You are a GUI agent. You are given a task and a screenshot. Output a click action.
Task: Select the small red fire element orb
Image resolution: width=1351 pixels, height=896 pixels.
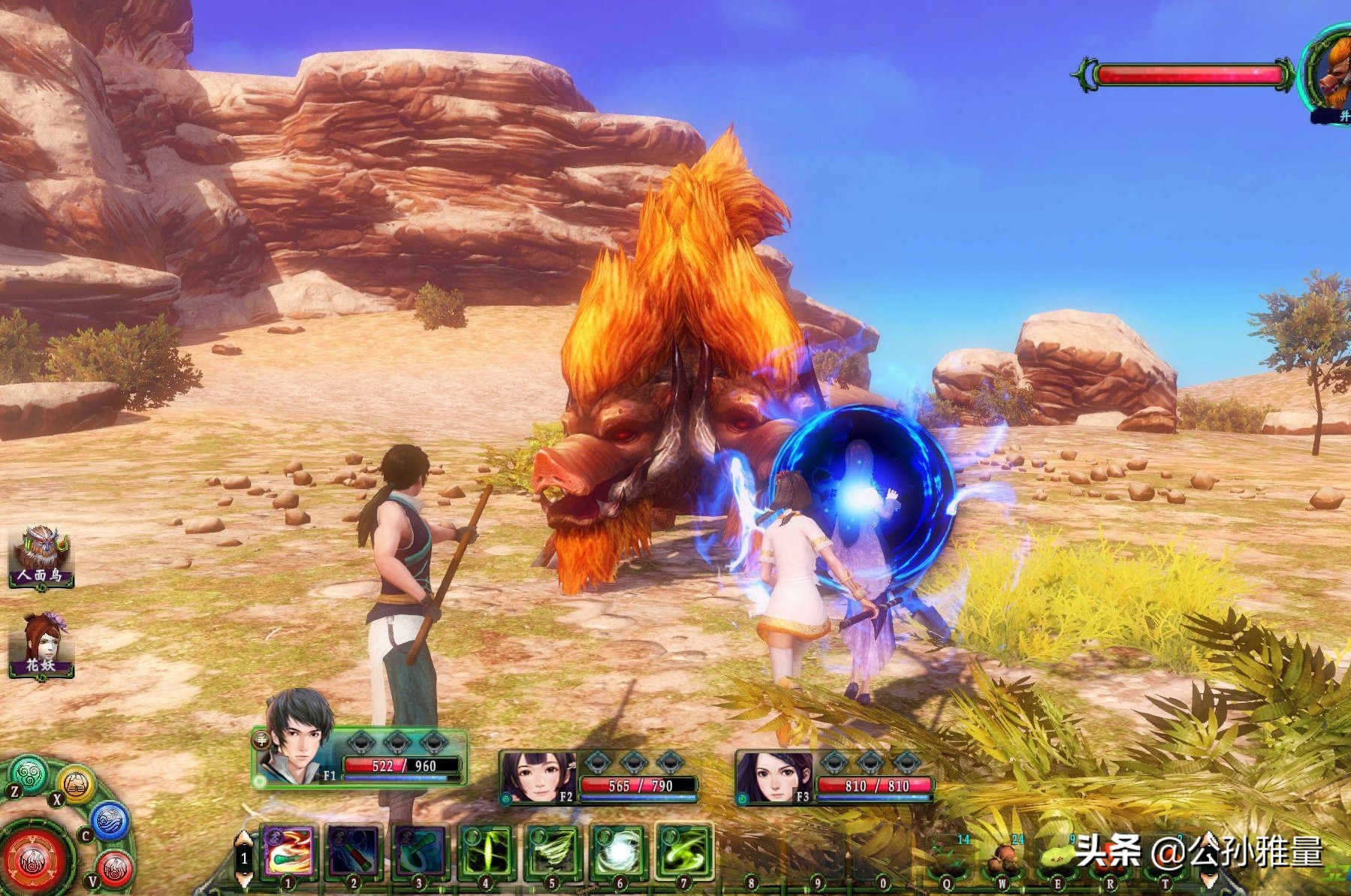click(113, 867)
